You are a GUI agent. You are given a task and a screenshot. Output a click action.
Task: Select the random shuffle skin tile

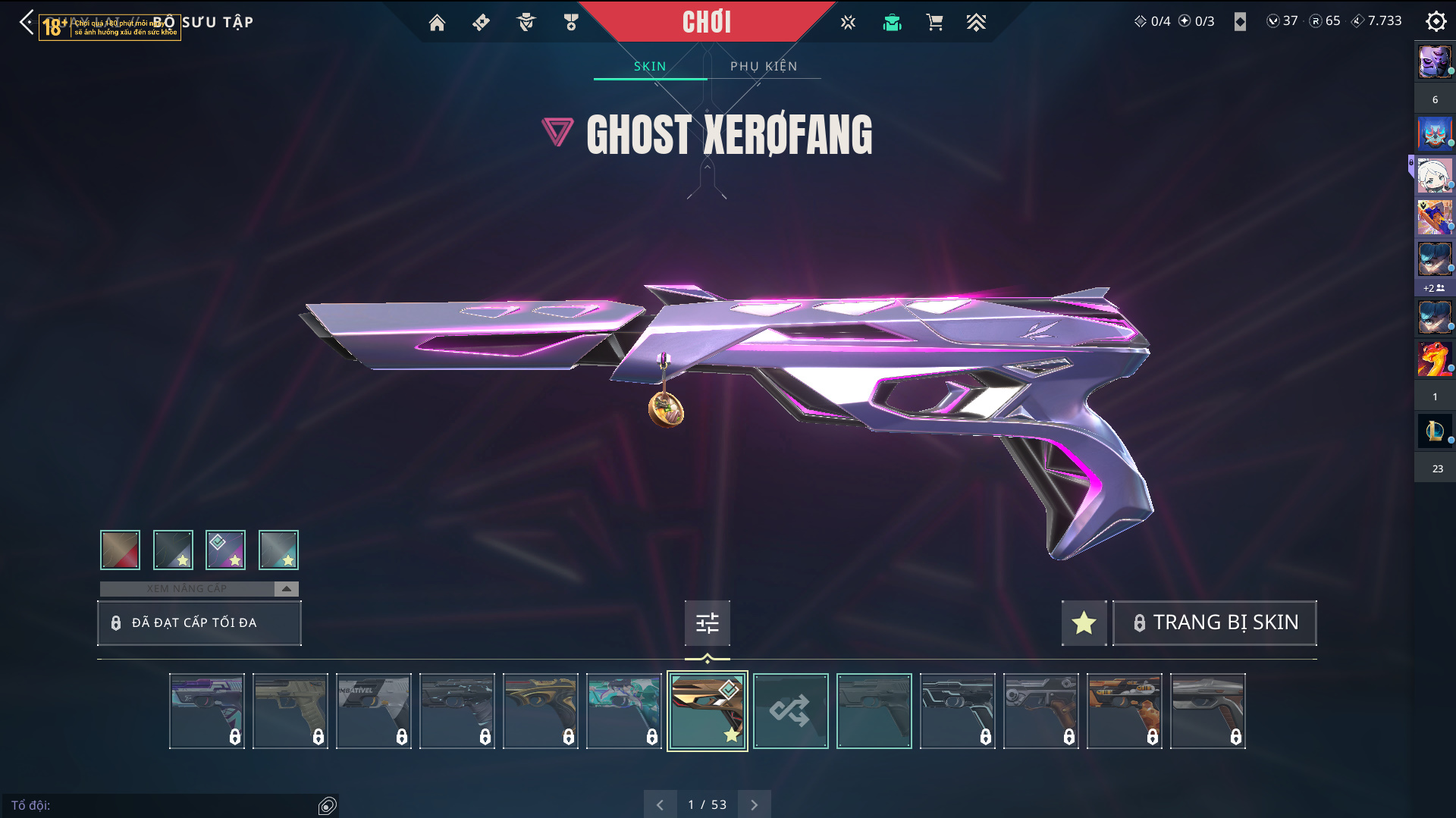pos(790,710)
